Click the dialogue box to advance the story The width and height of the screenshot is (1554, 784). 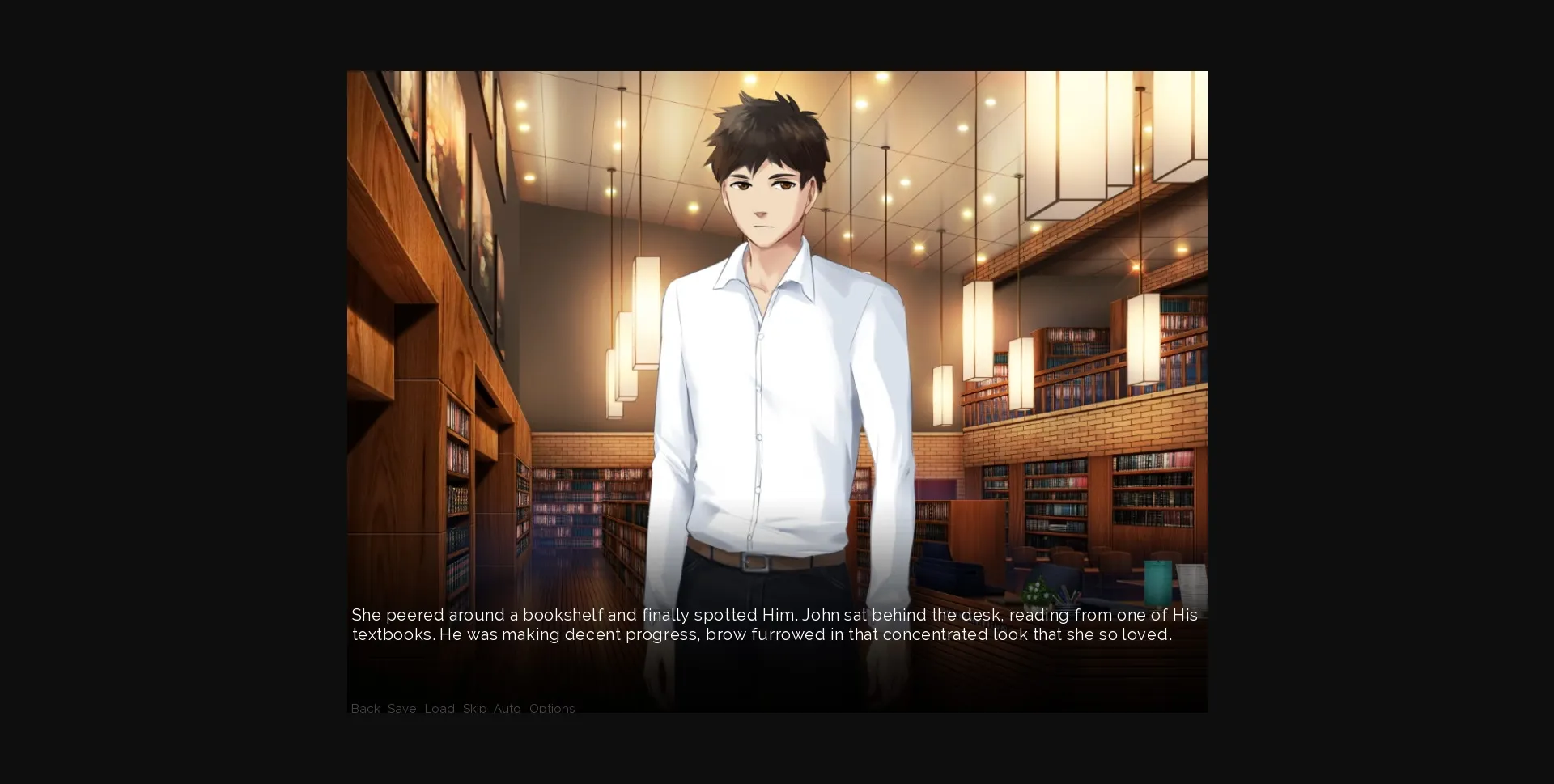point(777,625)
